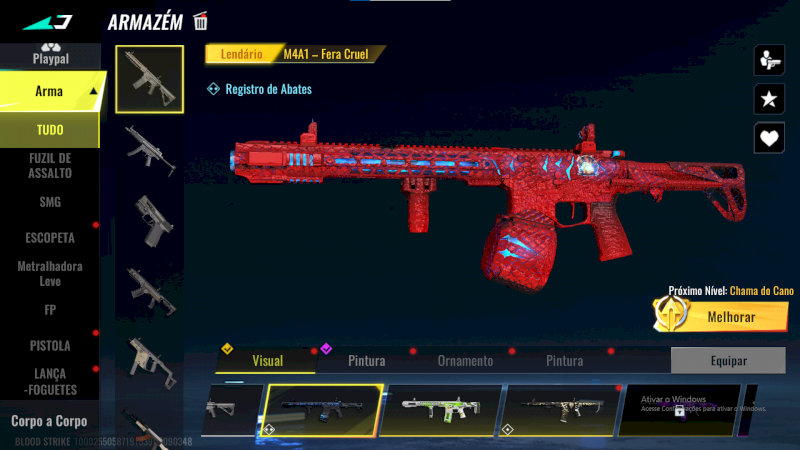Click the trash can icon beside Armazém
The width and height of the screenshot is (800, 450).
[x=201, y=21]
